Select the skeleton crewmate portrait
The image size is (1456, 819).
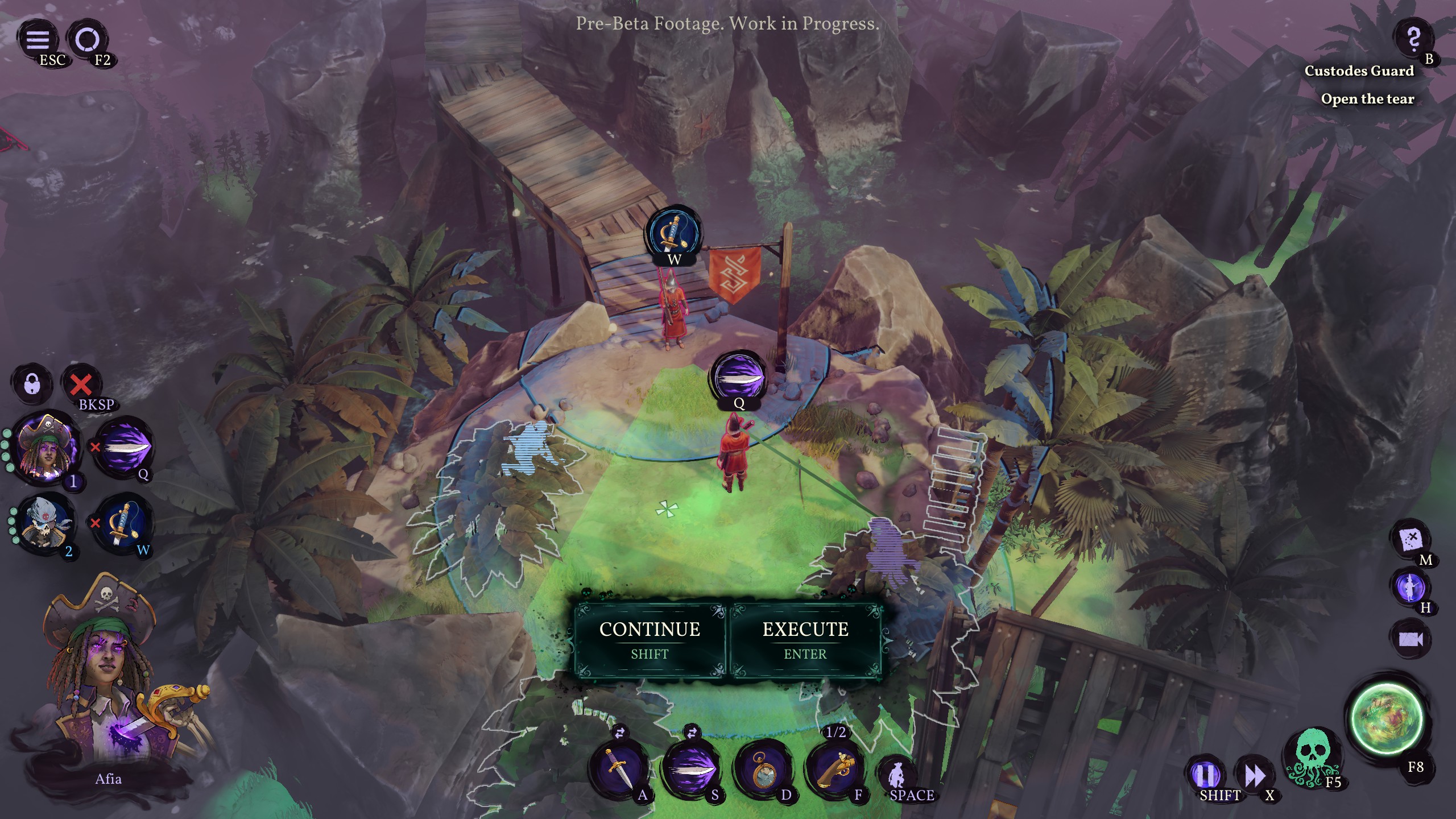pos(43,522)
